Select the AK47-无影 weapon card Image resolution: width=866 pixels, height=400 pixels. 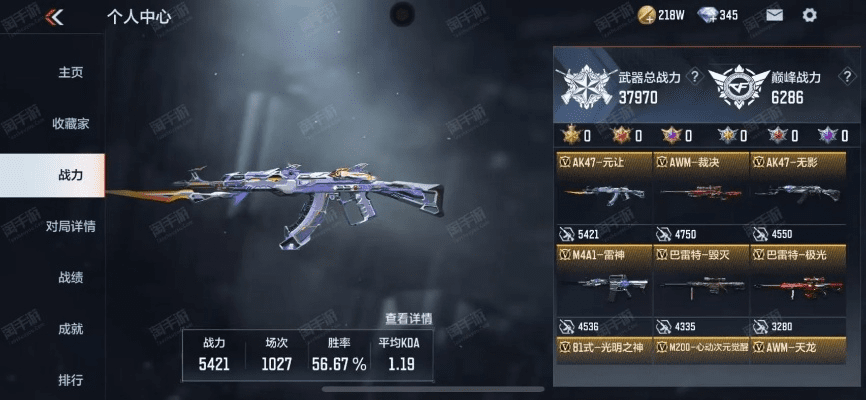[x=797, y=198]
